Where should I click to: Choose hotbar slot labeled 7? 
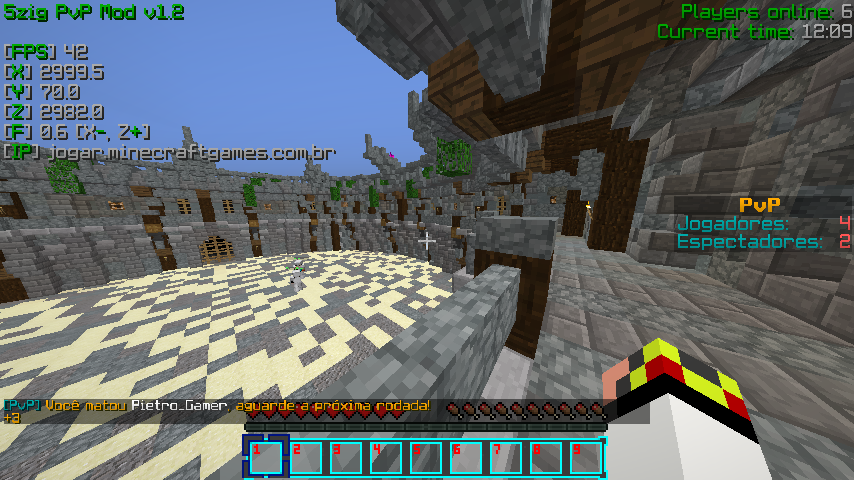point(505,457)
